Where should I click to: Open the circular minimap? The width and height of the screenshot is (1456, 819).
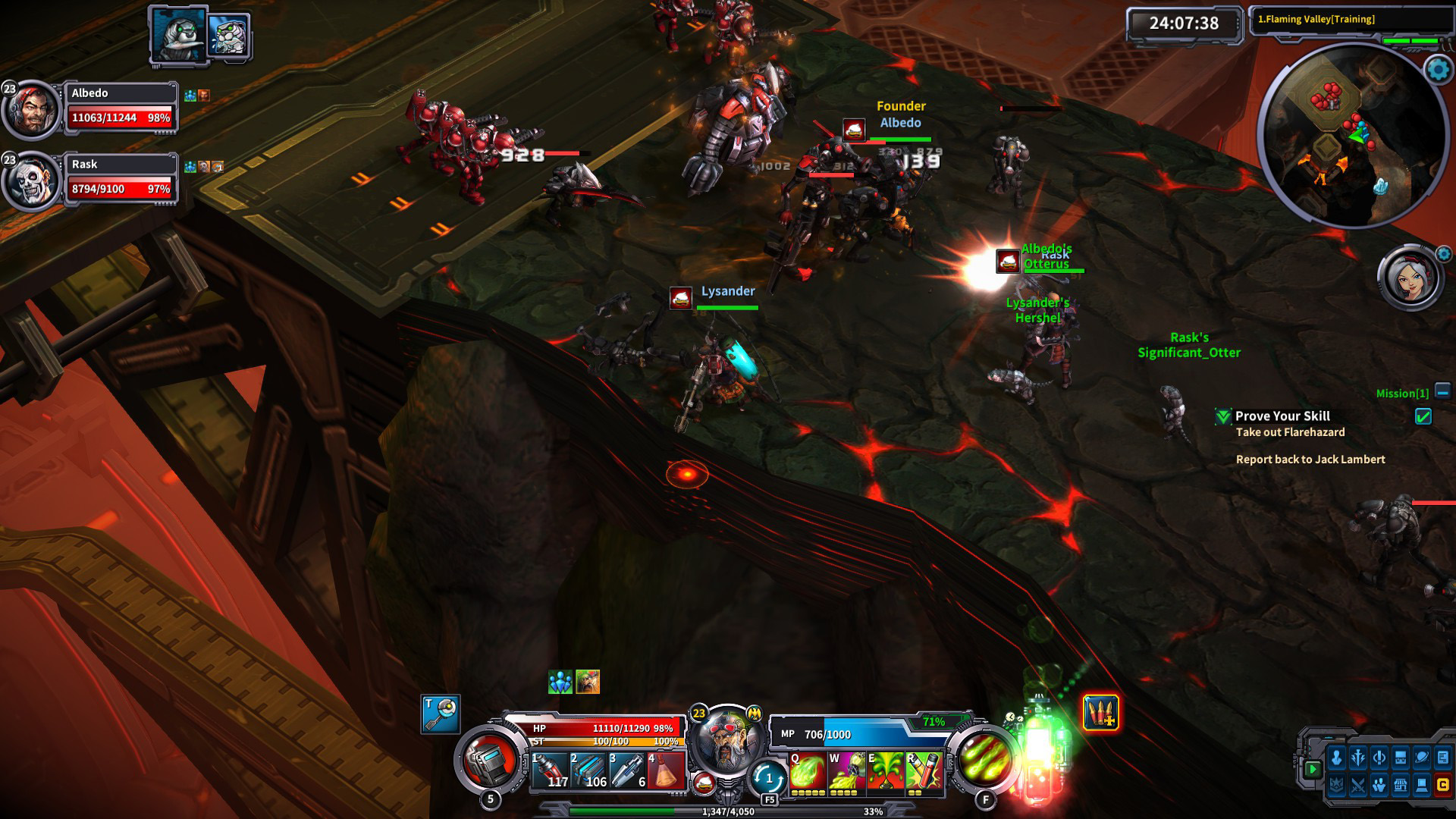tap(1351, 135)
